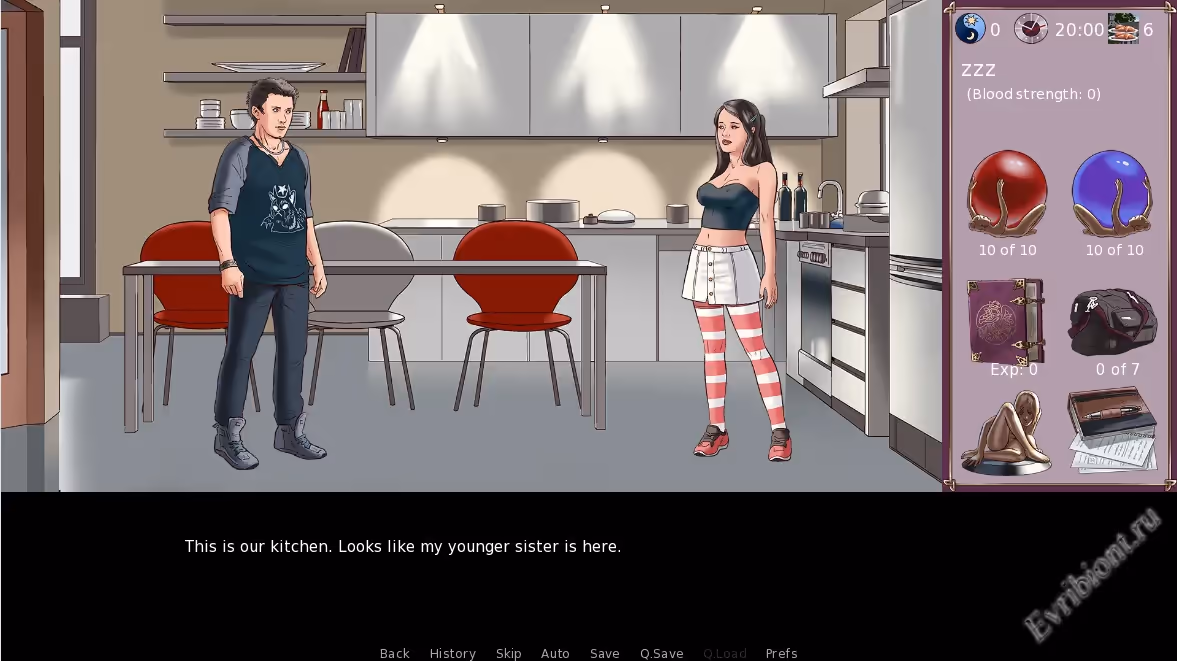1177x661 pixels.
Task: Click the red crystal orb
Action: [1007, 194]
